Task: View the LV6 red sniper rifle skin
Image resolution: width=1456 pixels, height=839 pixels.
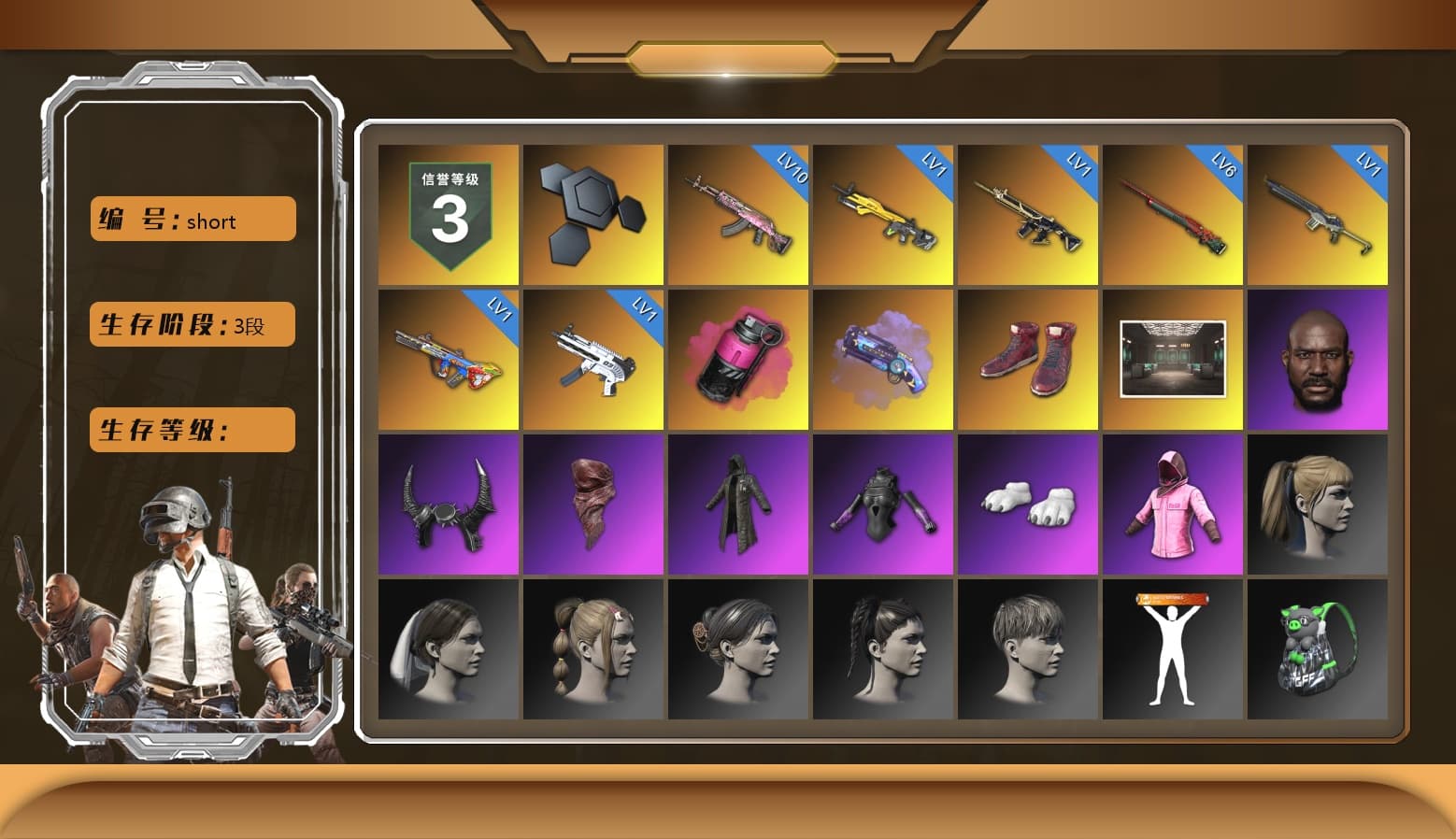Action: coord(1173,214)
